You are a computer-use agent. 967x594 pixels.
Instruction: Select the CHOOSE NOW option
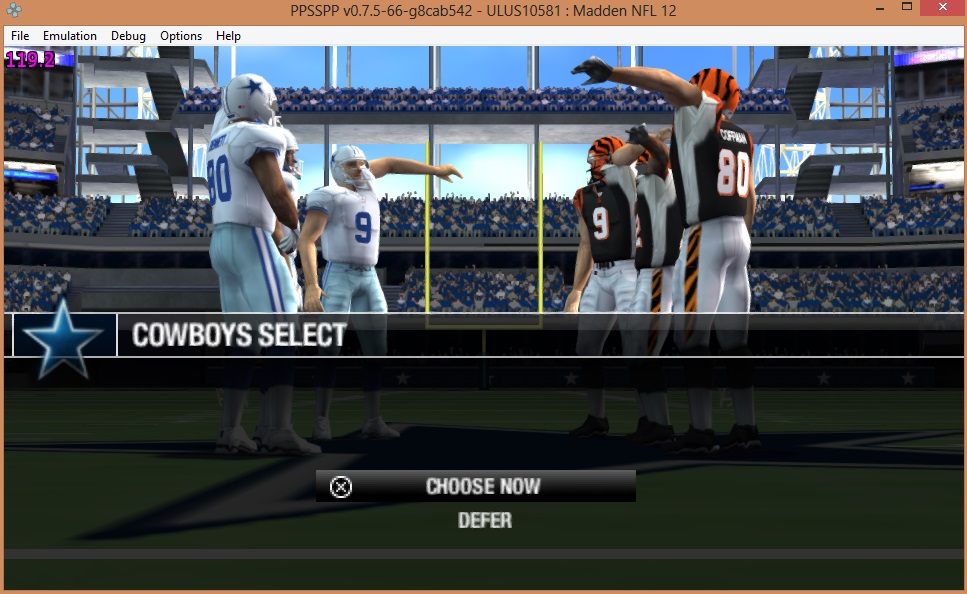482,487
